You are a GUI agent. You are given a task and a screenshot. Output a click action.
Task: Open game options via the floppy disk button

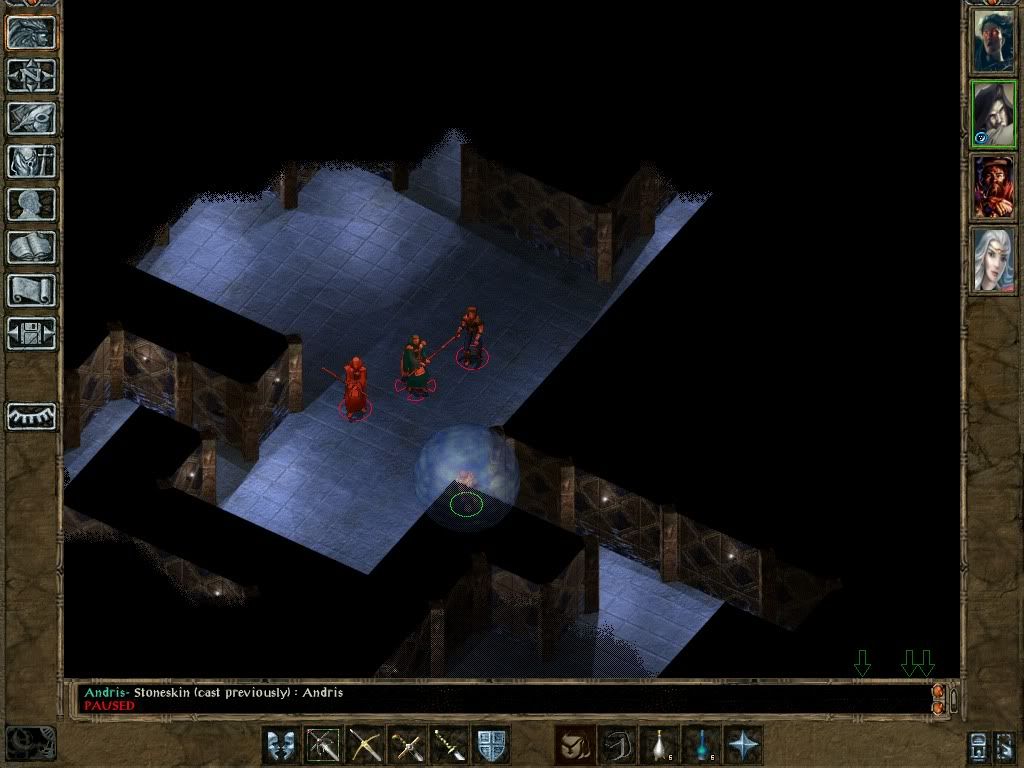pos(32,333)
